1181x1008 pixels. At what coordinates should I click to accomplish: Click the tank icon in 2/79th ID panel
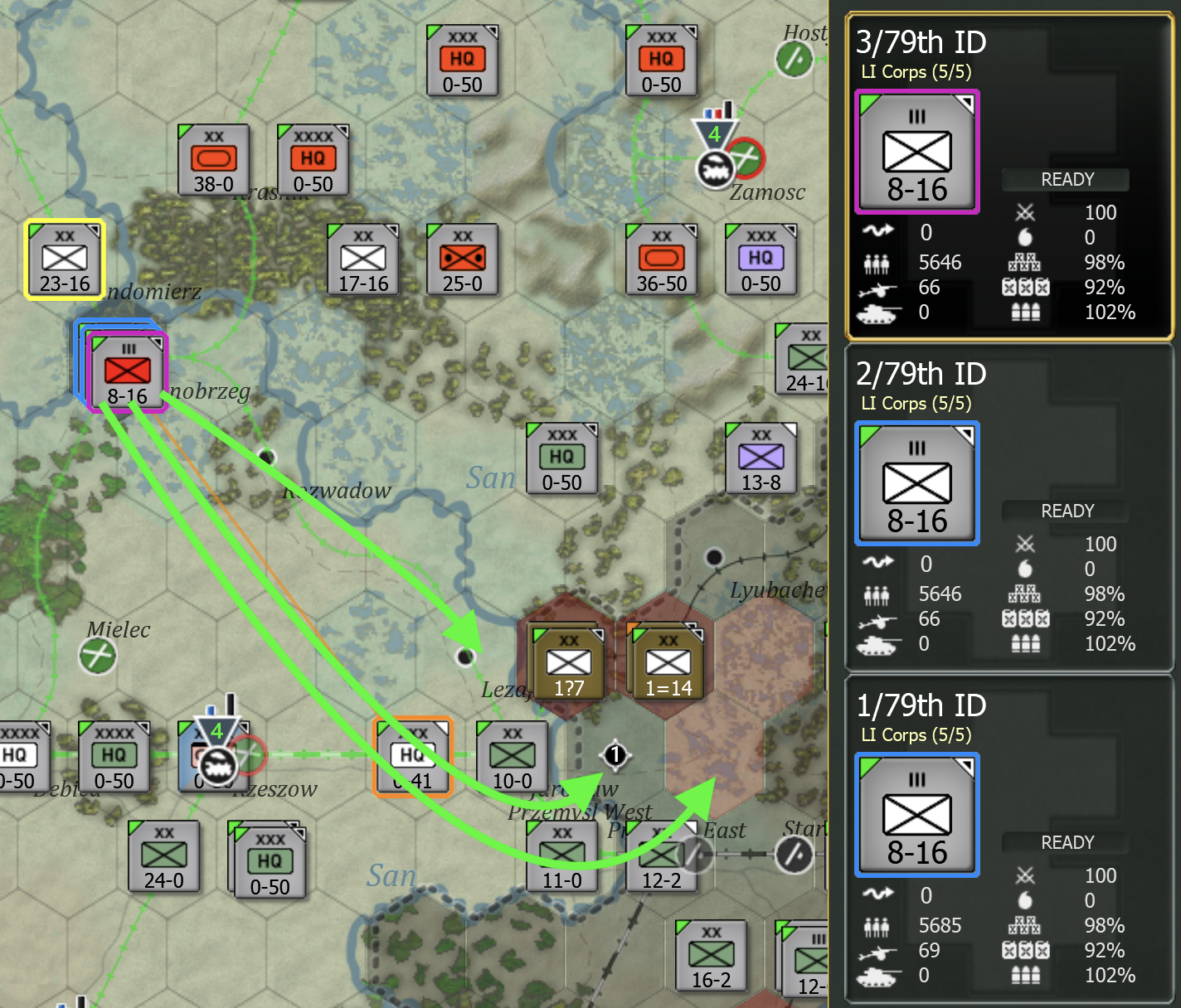[x=879, y=644]
